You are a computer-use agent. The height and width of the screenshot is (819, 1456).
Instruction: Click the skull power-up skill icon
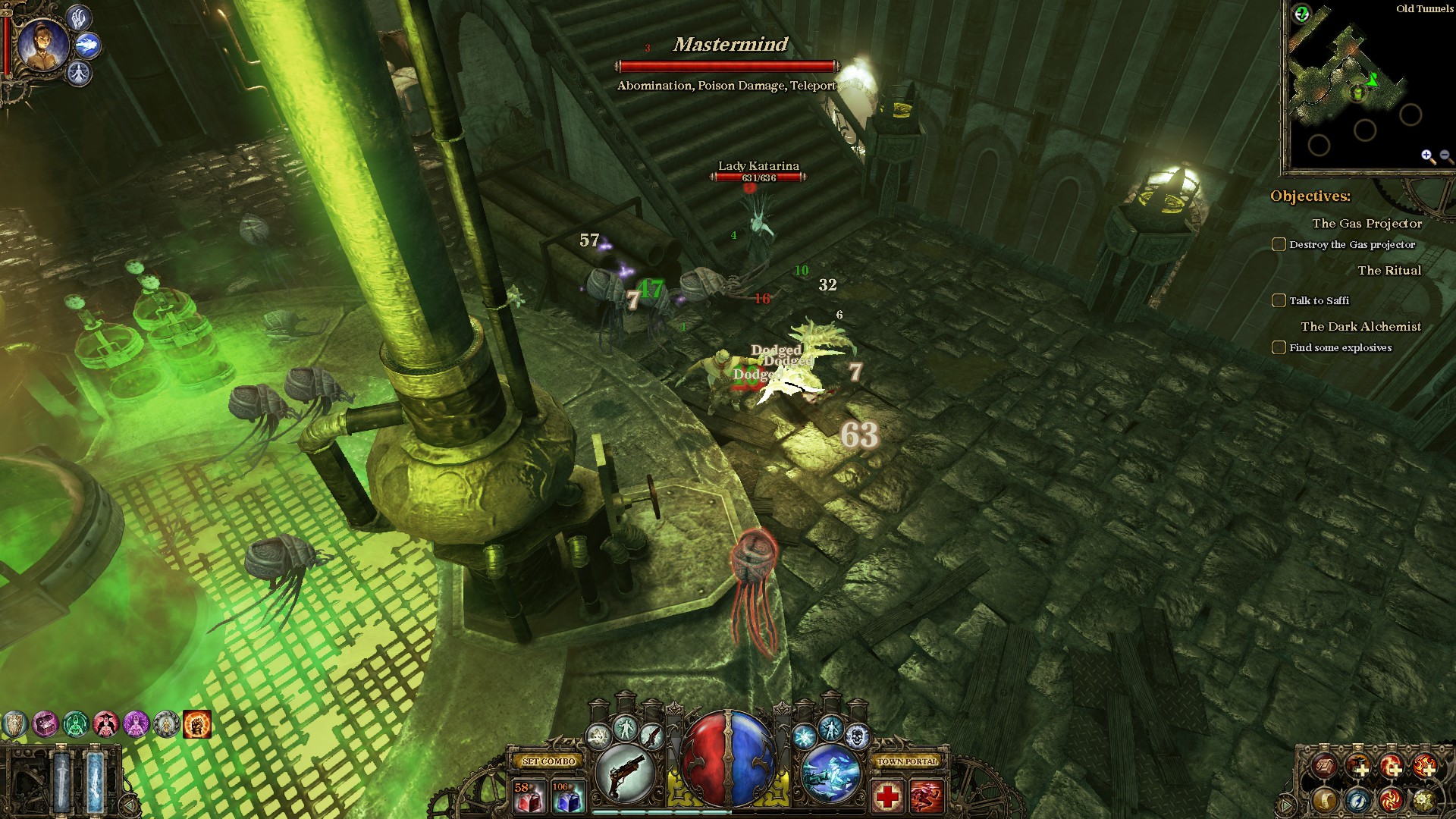[857, 735]
